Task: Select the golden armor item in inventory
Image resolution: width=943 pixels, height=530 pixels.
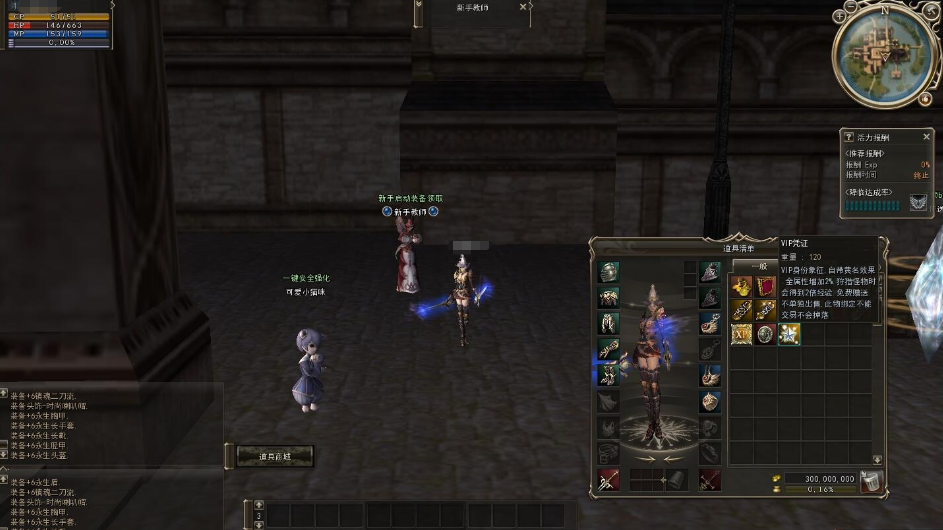Action: 741,287
